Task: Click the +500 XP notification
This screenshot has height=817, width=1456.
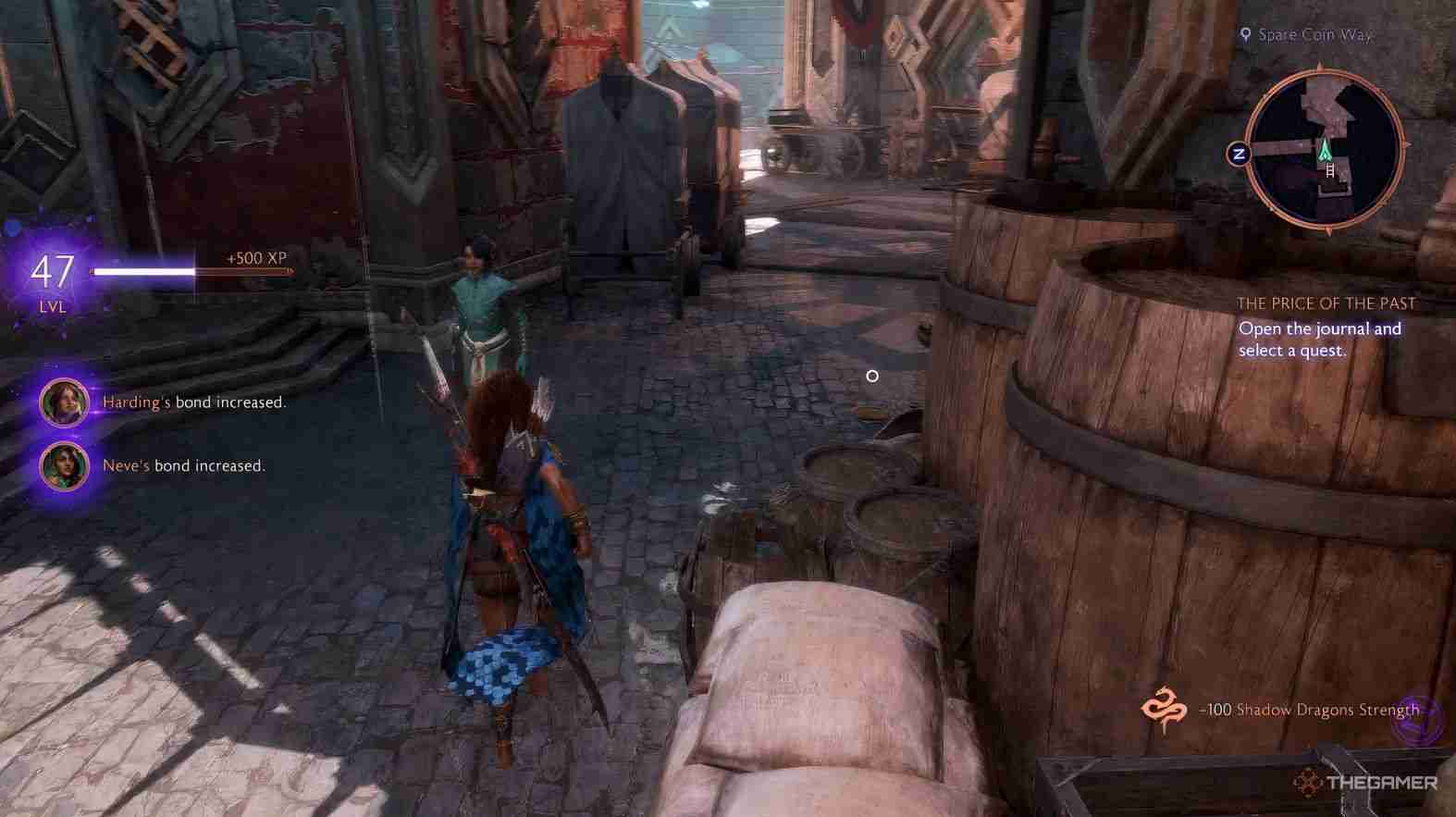Action: point(253,257)
